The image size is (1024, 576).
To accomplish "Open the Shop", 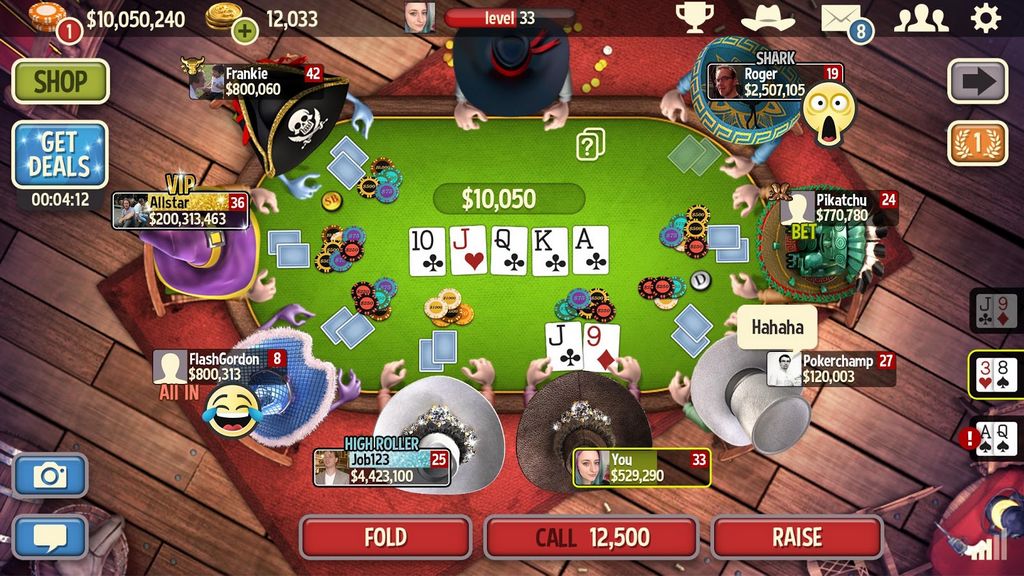I will [x=60, y=81].
